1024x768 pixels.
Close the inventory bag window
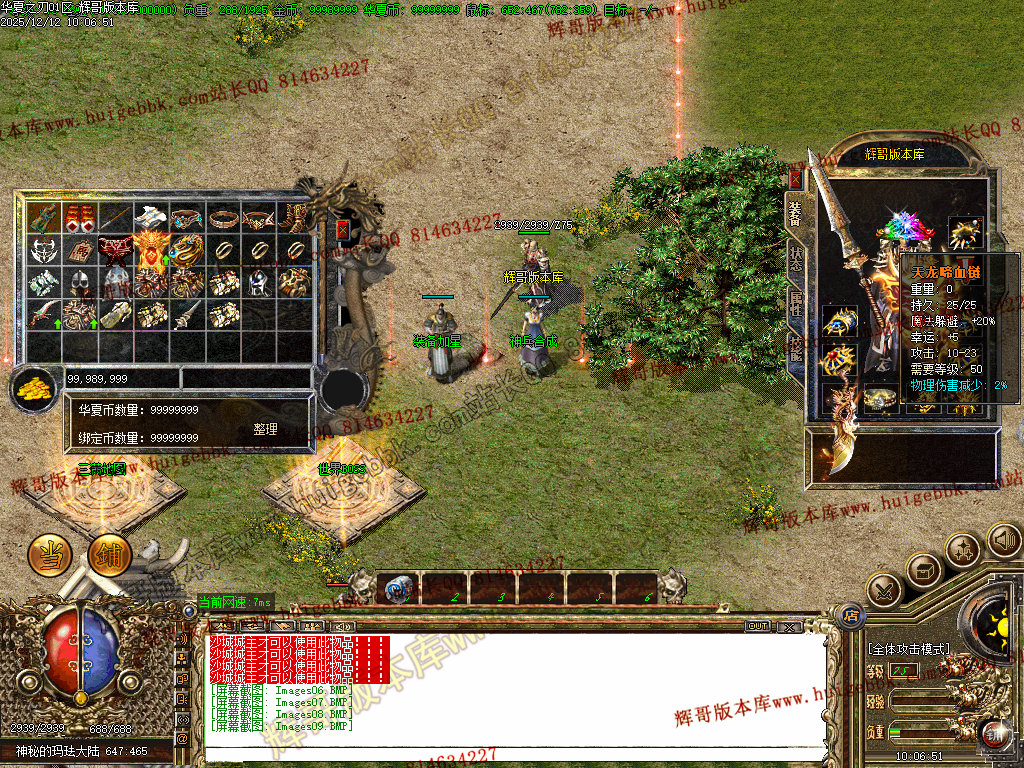(343, 230)
